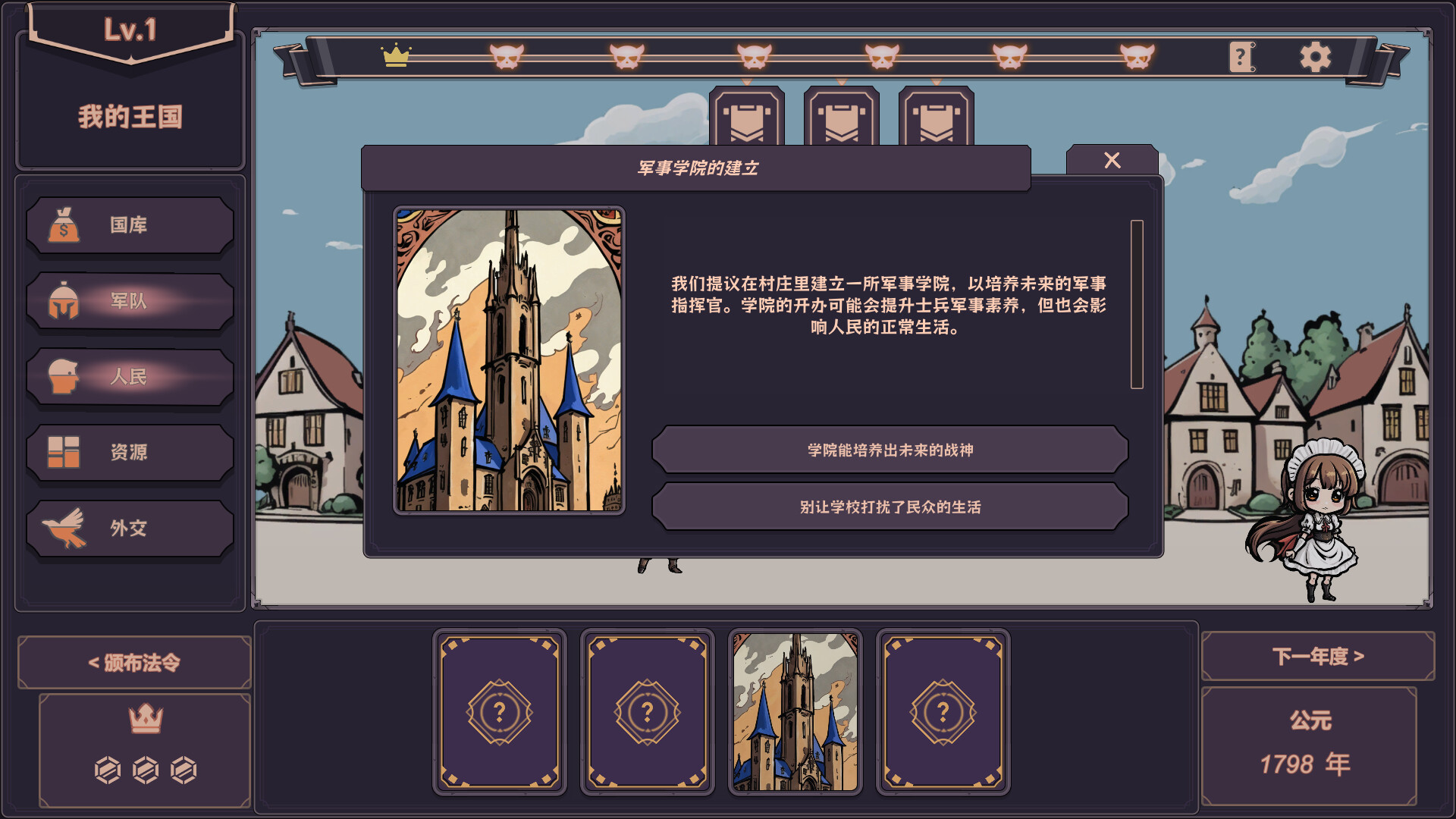
Task: View the 资源 resources panel
Action: (x=129, y=452)
